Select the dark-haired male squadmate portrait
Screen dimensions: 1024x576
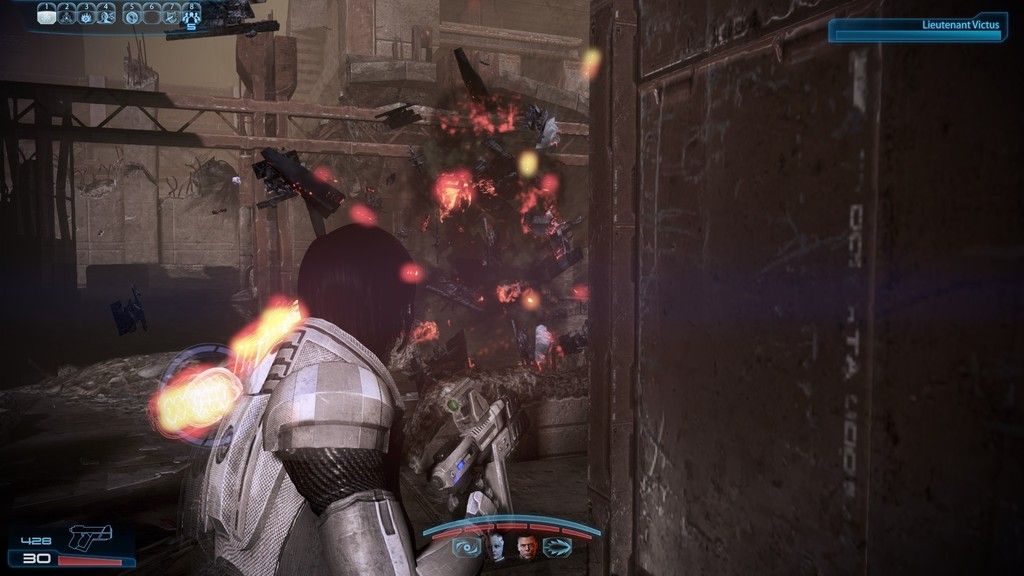click(527, 547)
